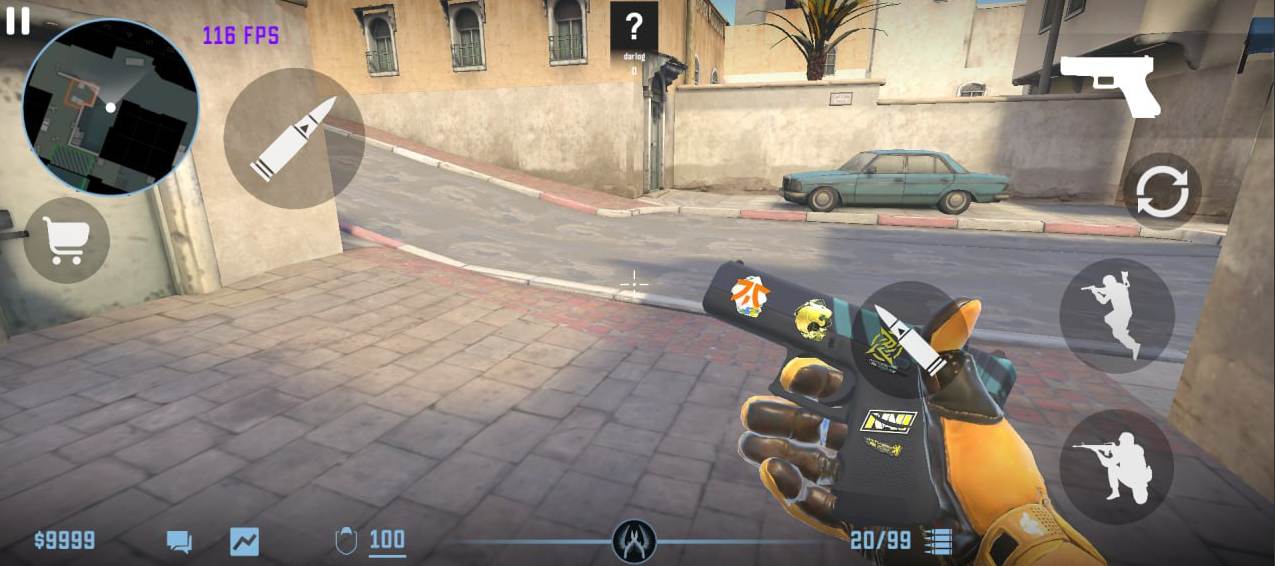The image size is (1275, 566).
Task: Show the scoreboard chart icon
Action: pos(244,542)
